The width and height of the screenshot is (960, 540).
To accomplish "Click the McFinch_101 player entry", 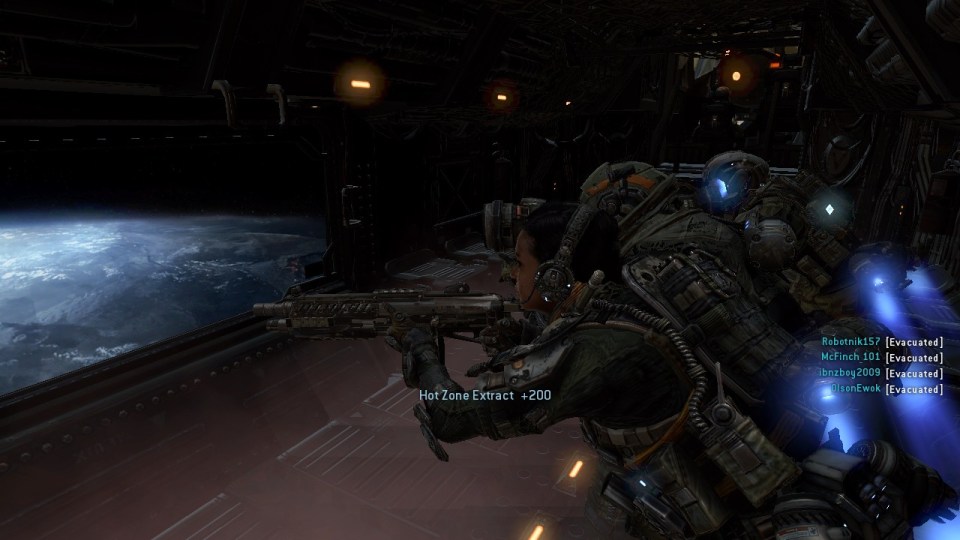I will click(850, 357).
